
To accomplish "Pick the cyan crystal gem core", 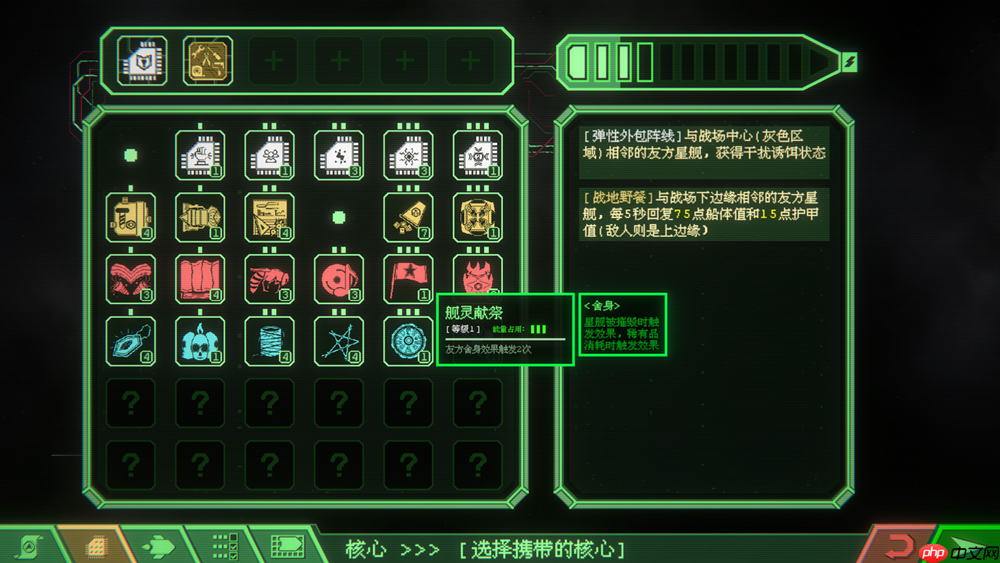I will pos(131,341).
